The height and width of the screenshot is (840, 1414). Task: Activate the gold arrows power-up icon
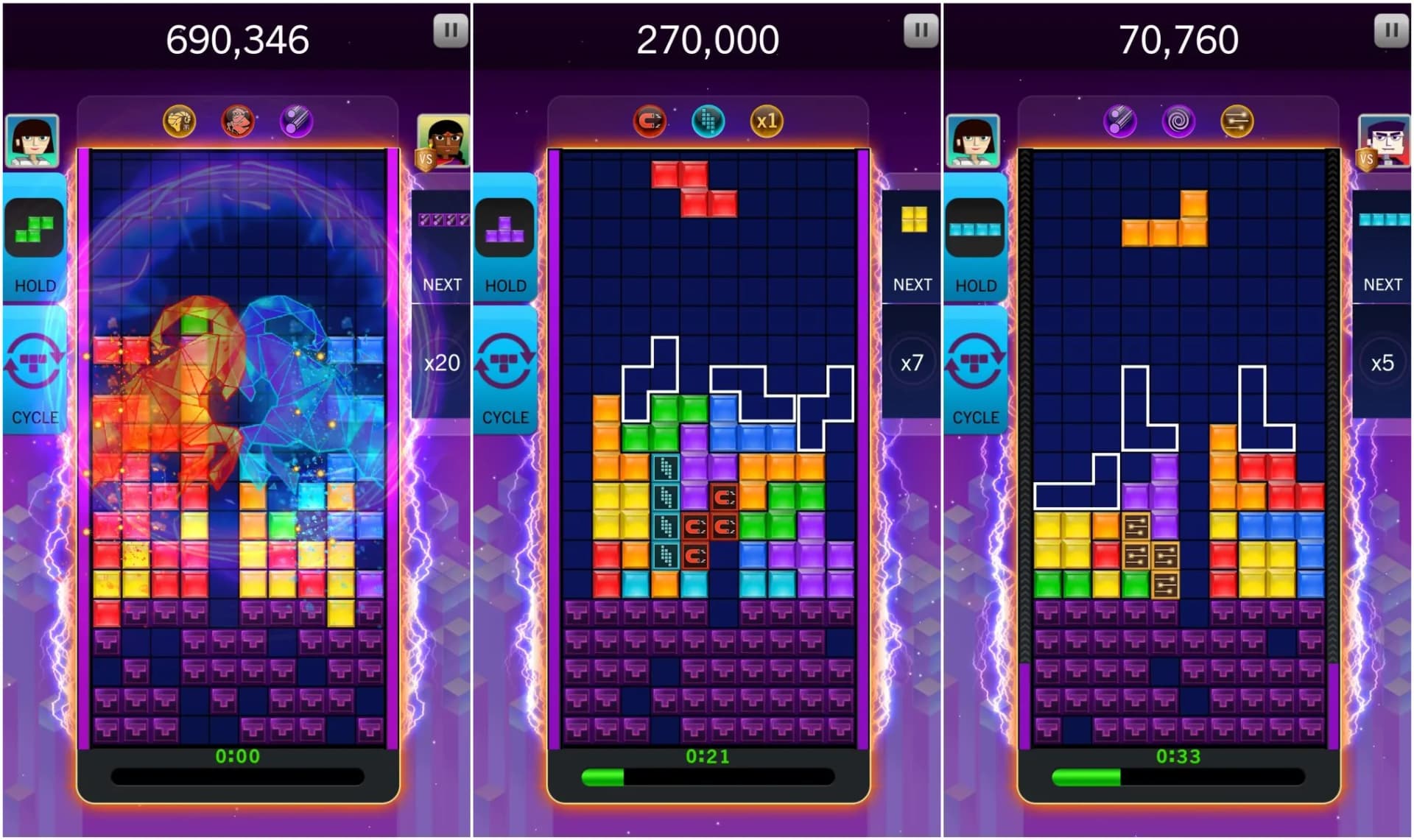(1237, 121)
